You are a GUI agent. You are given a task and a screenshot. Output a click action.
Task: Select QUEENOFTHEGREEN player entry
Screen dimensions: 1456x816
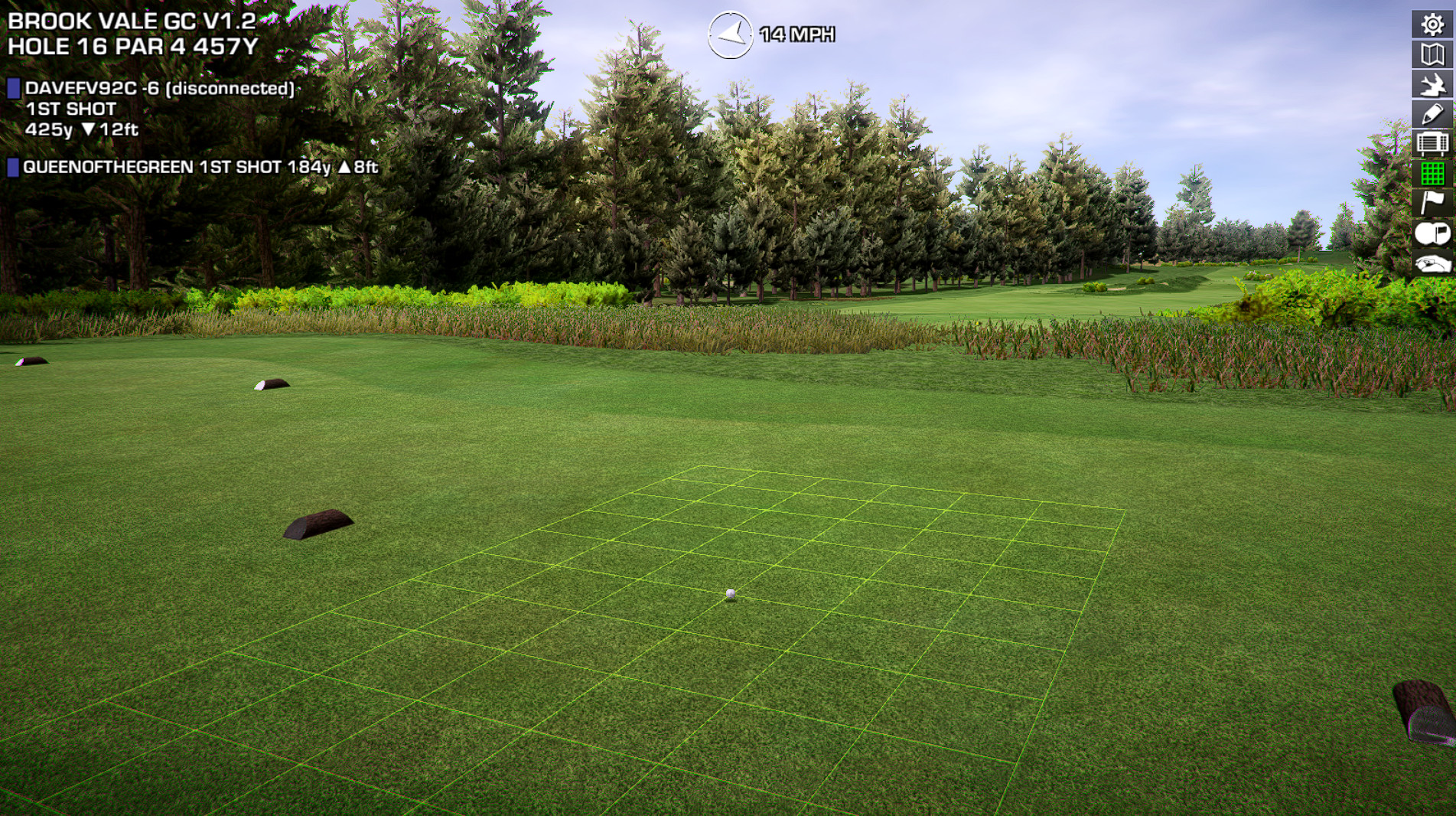(x=199, y=167)
